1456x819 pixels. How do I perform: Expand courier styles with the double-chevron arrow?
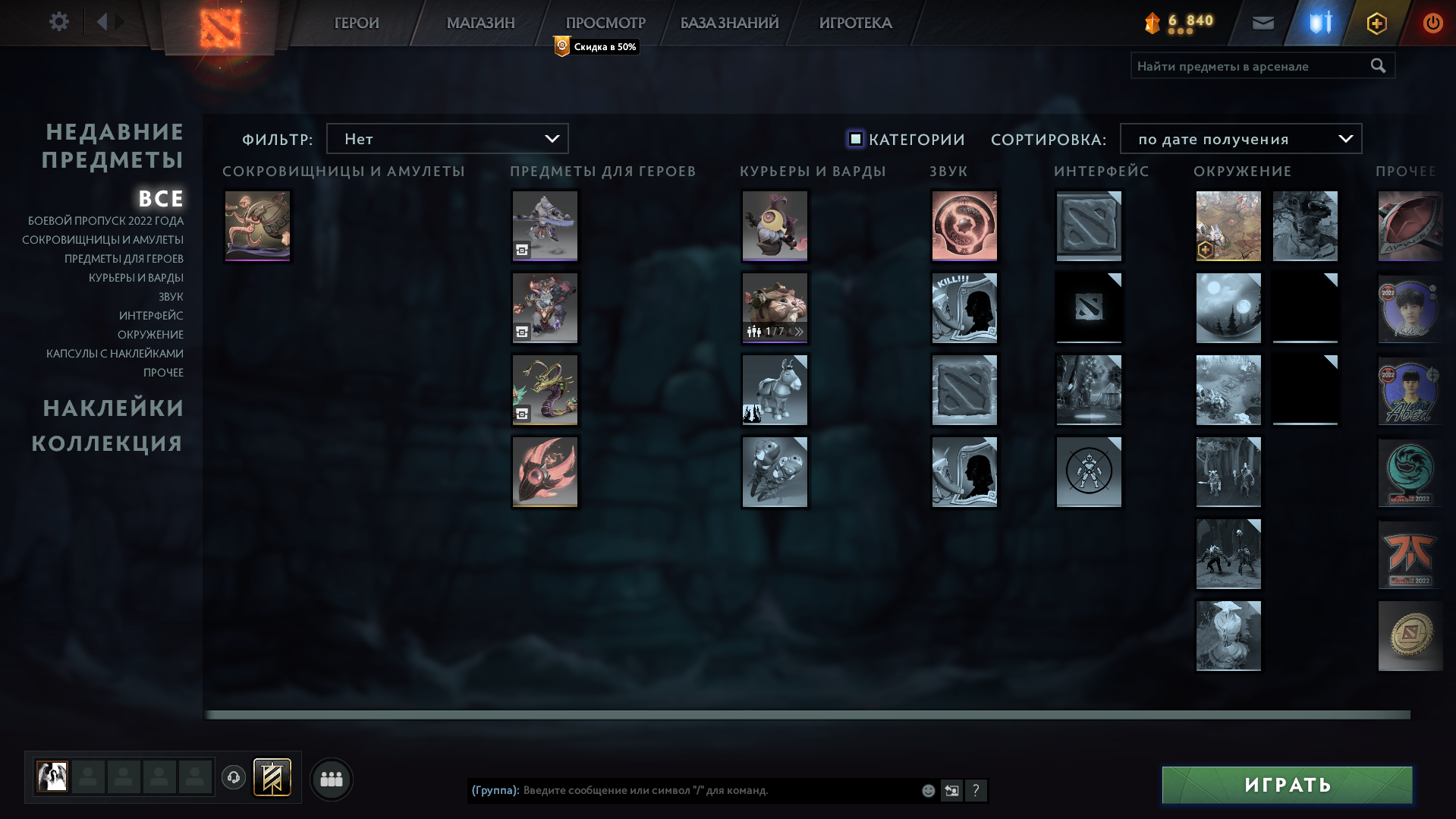coord(798,332)
